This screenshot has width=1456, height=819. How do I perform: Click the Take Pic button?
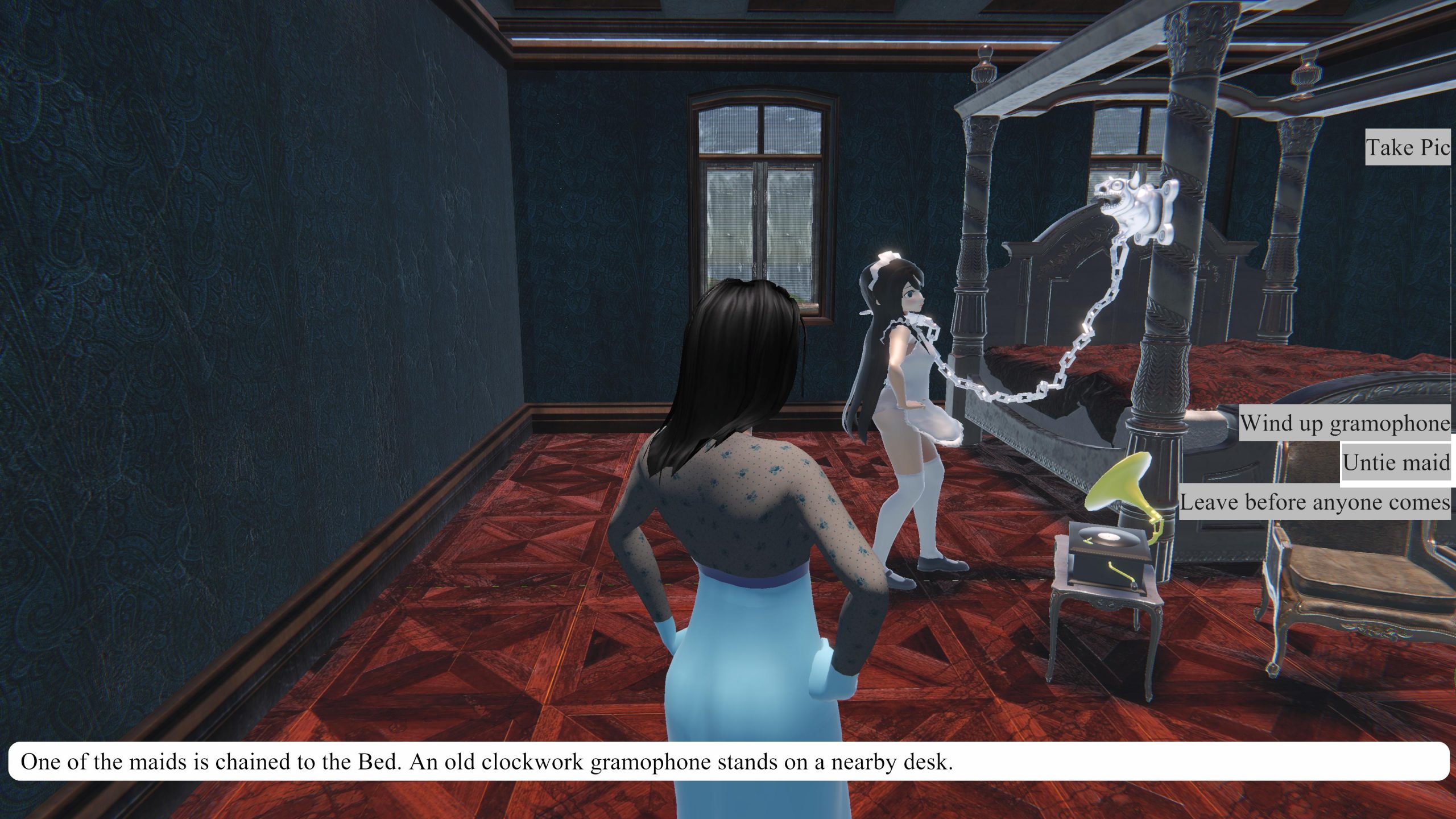(1408, 147)
